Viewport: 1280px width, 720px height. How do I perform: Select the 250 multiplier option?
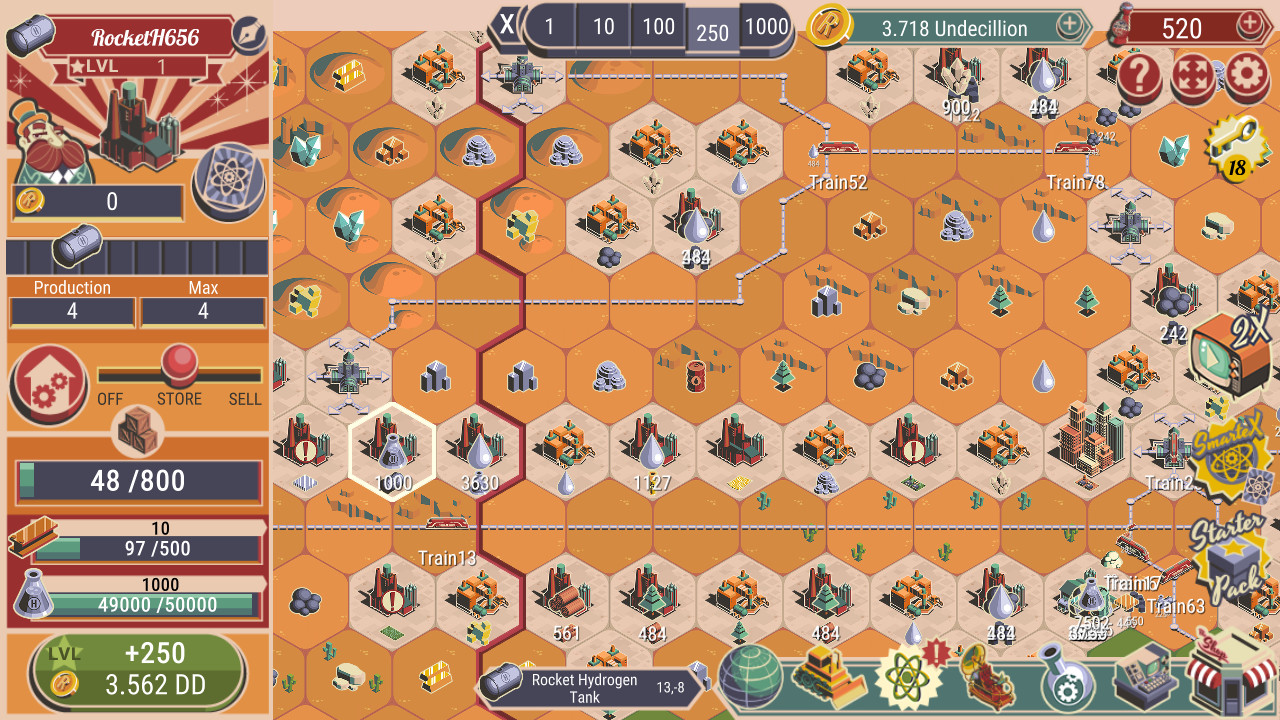point(712,28)
